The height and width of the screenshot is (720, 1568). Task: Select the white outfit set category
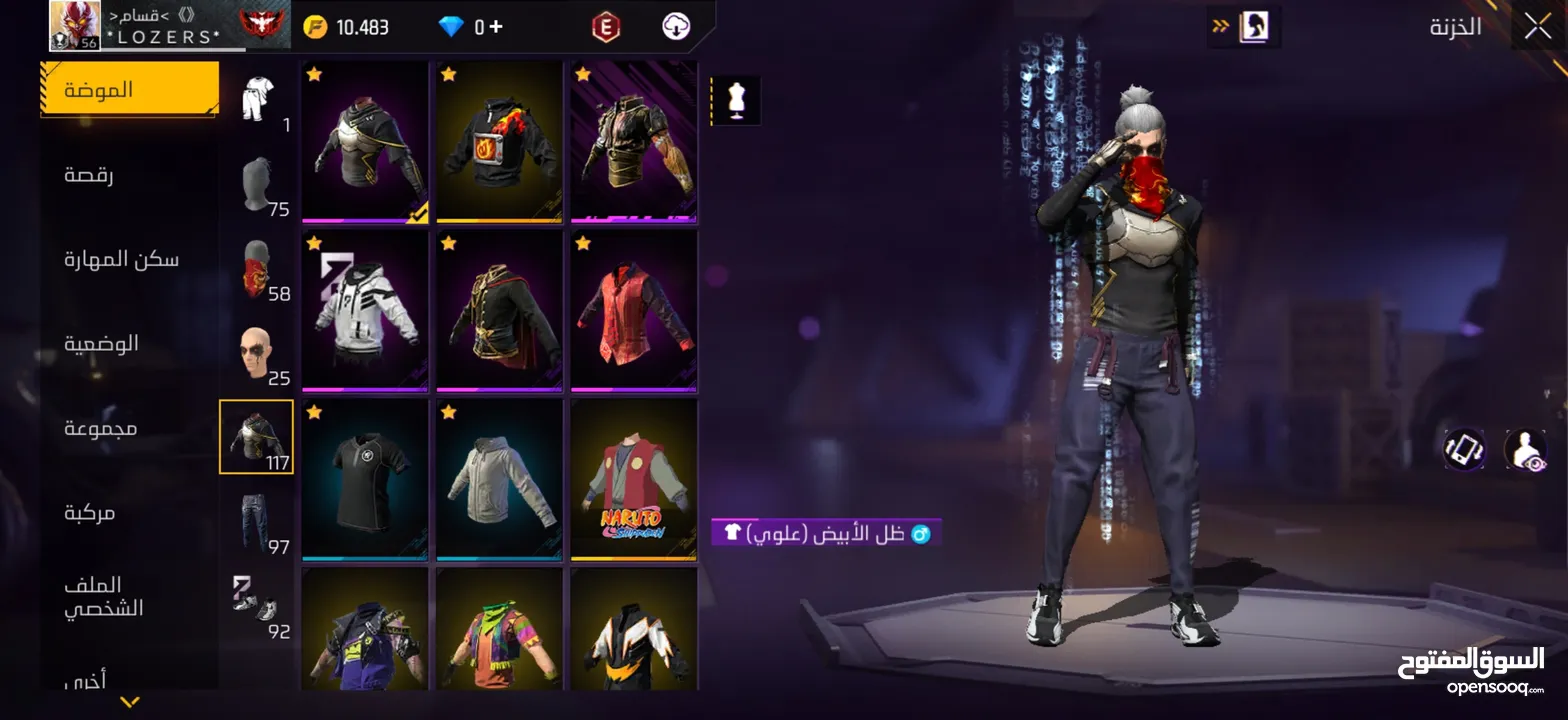(257, 100)
